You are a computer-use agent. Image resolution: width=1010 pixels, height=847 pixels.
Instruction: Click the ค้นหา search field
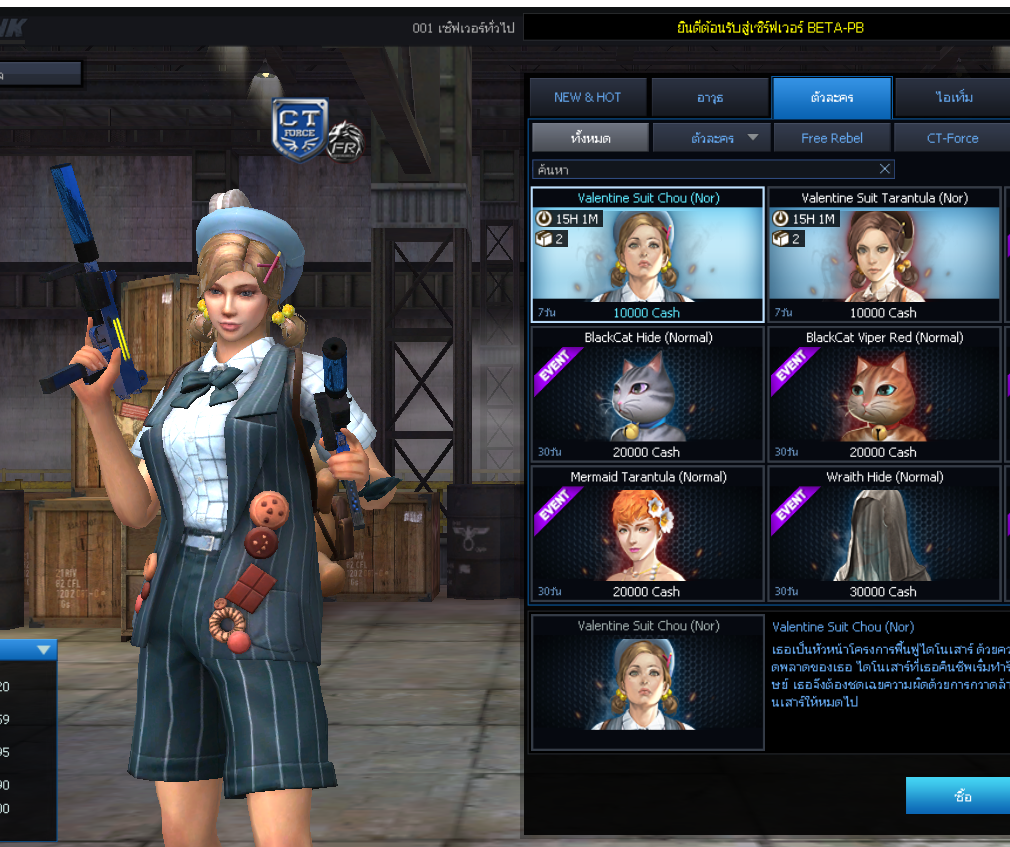(x=700, y=169)
